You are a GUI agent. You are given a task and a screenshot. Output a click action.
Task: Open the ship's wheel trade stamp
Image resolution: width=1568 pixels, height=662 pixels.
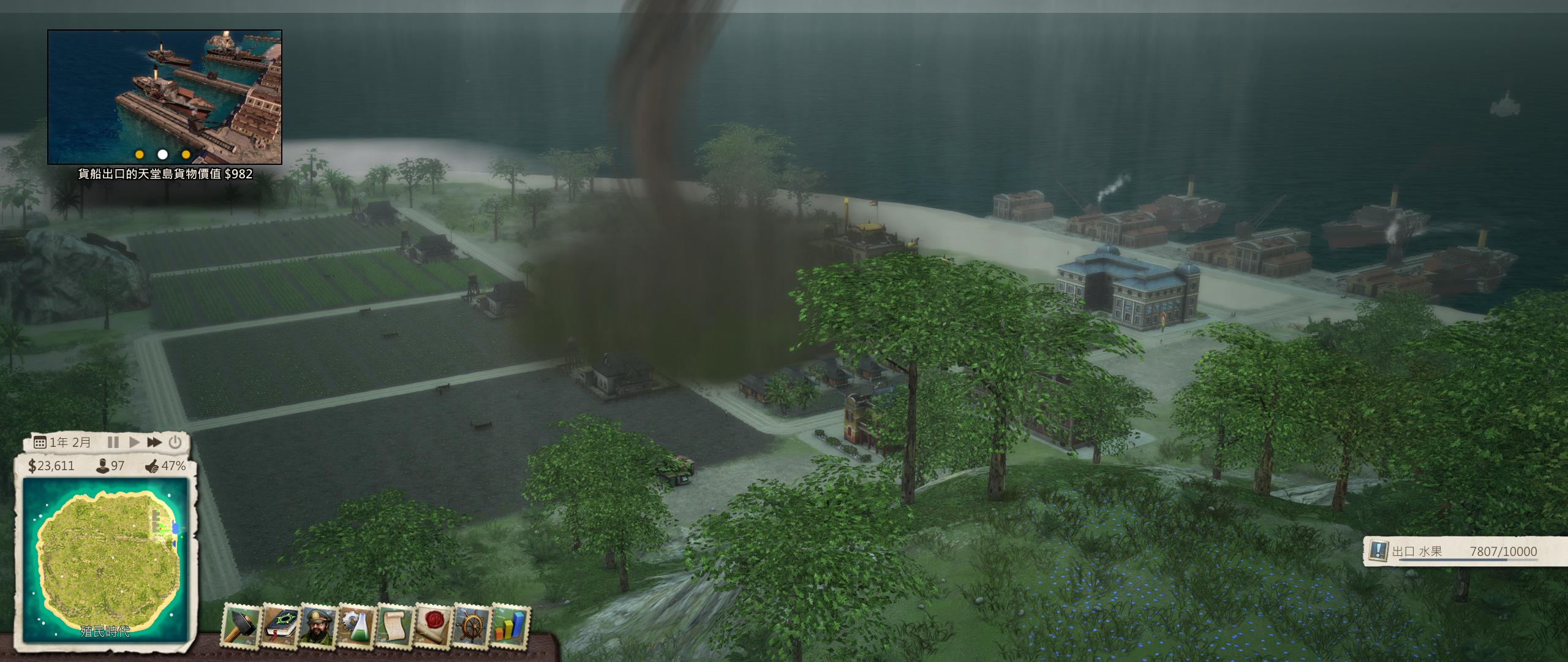pos(471,625)
